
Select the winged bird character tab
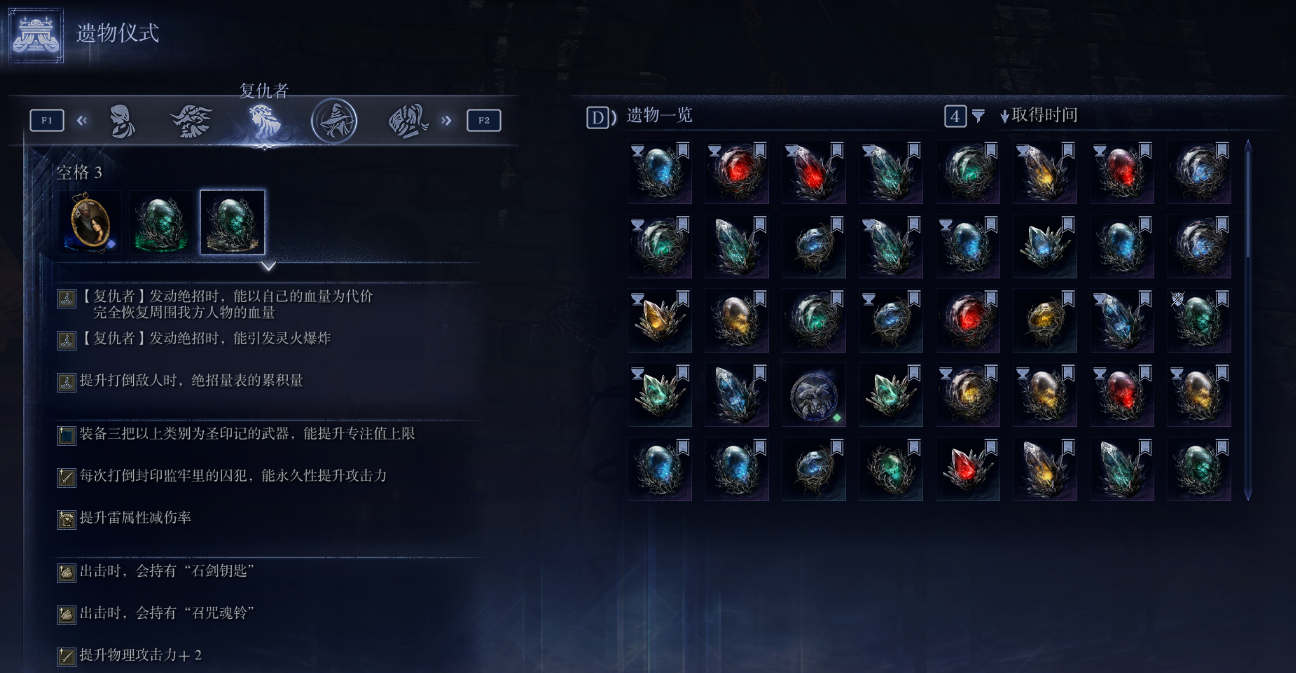(191, 121)
